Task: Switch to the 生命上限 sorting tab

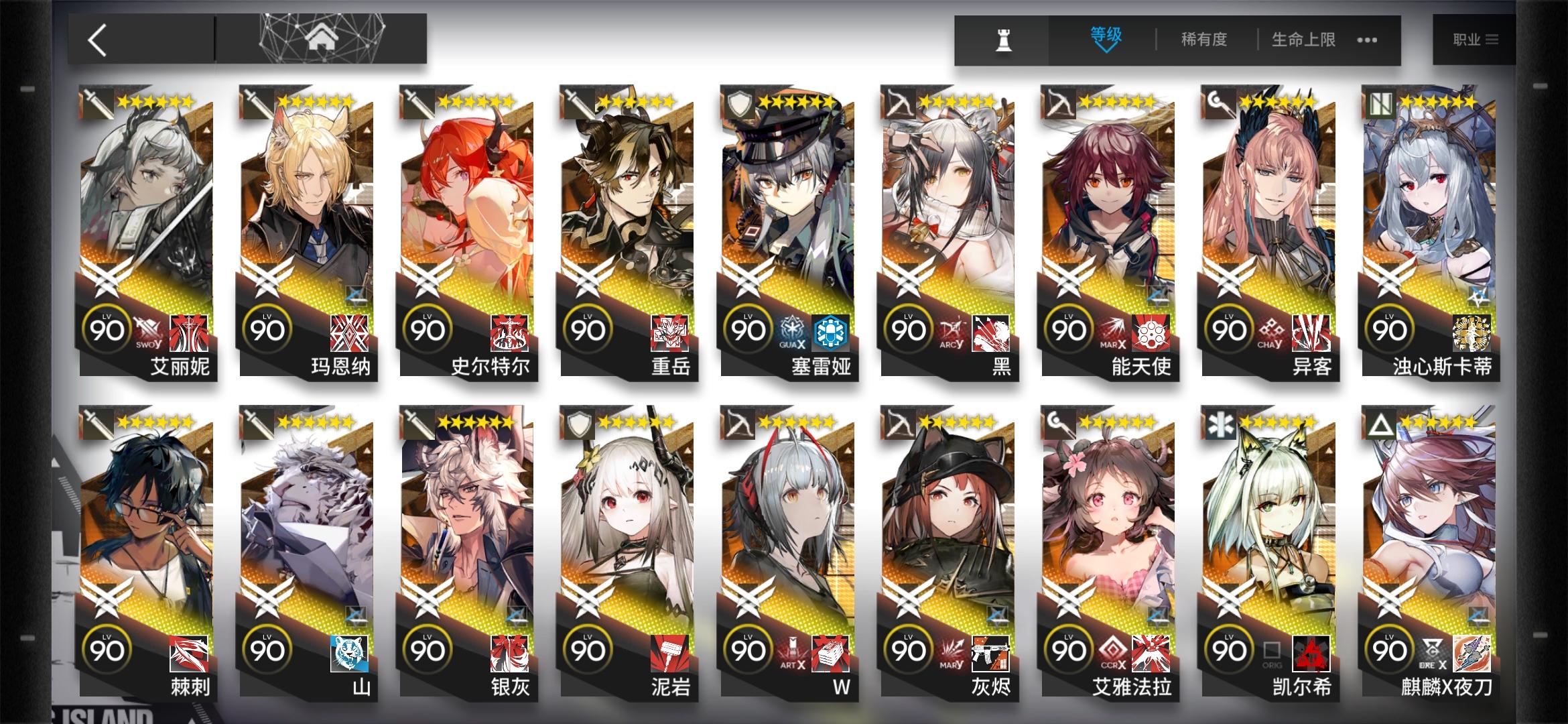Action: tap(1302, 40)
